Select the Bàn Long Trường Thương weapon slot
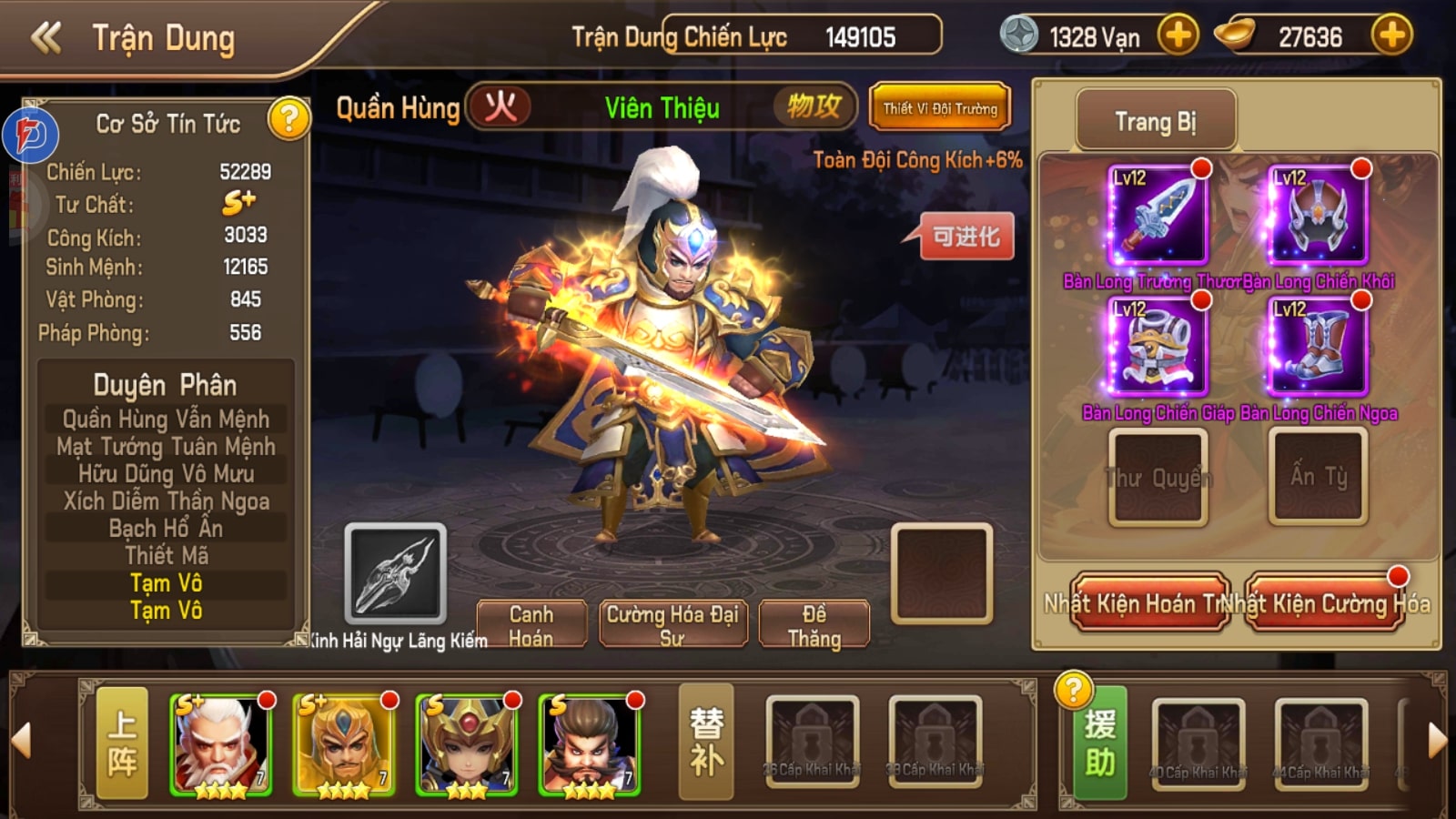This screenshot has width=1456, height=819. coord(1158,216)
